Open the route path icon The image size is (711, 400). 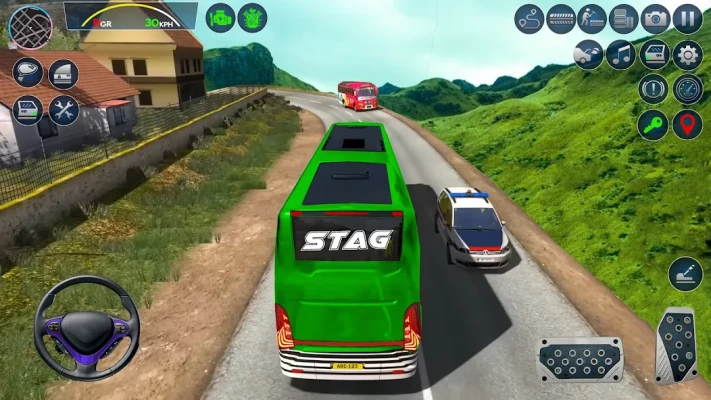point(529,19)
